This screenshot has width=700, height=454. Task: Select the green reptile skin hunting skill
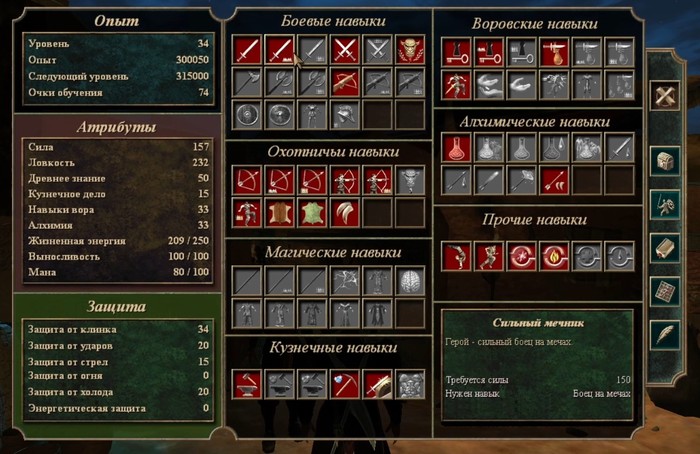[x=312, y=213]
